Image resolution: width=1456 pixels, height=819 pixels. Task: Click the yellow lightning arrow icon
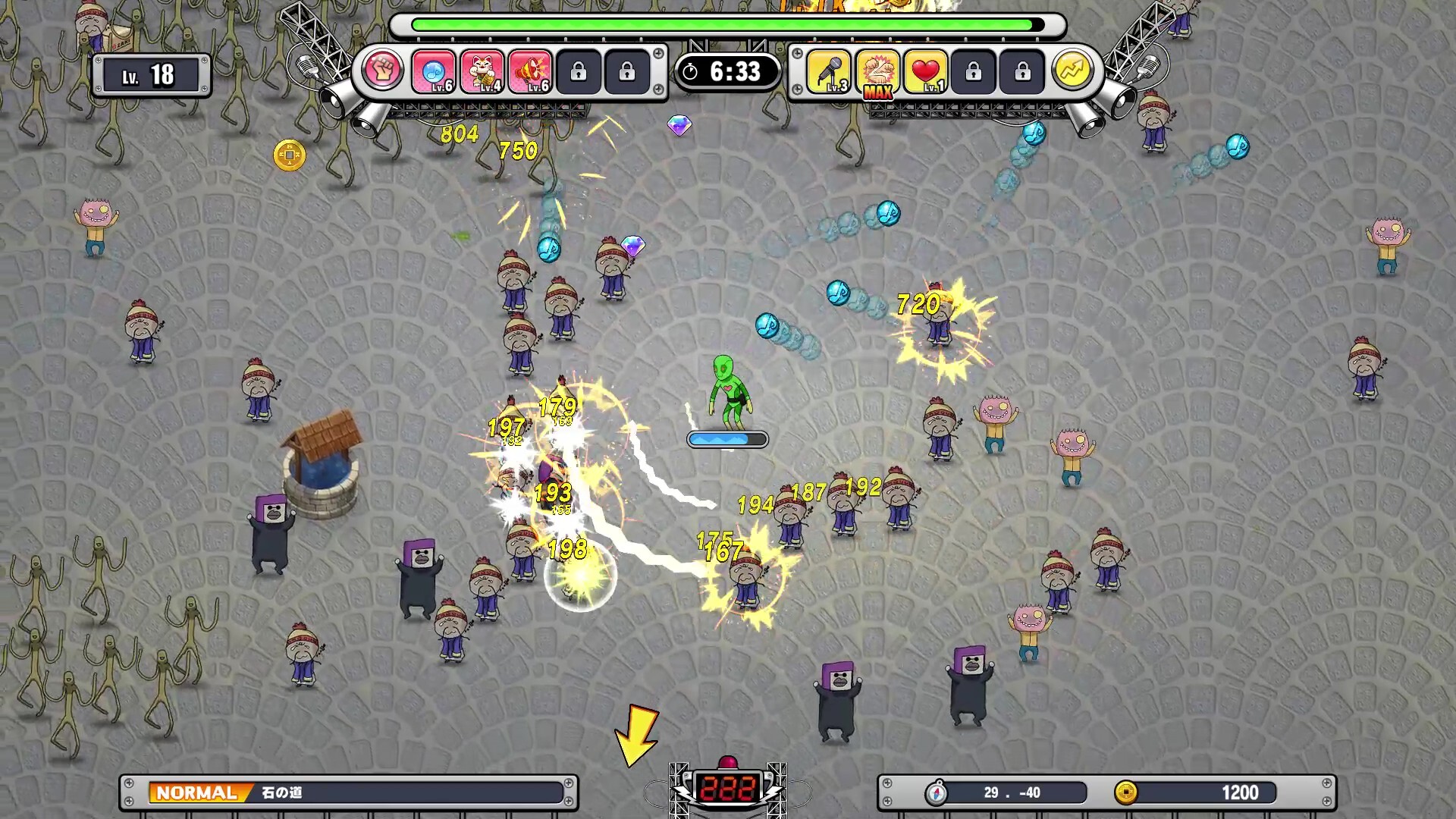[x=1073, y=71]
